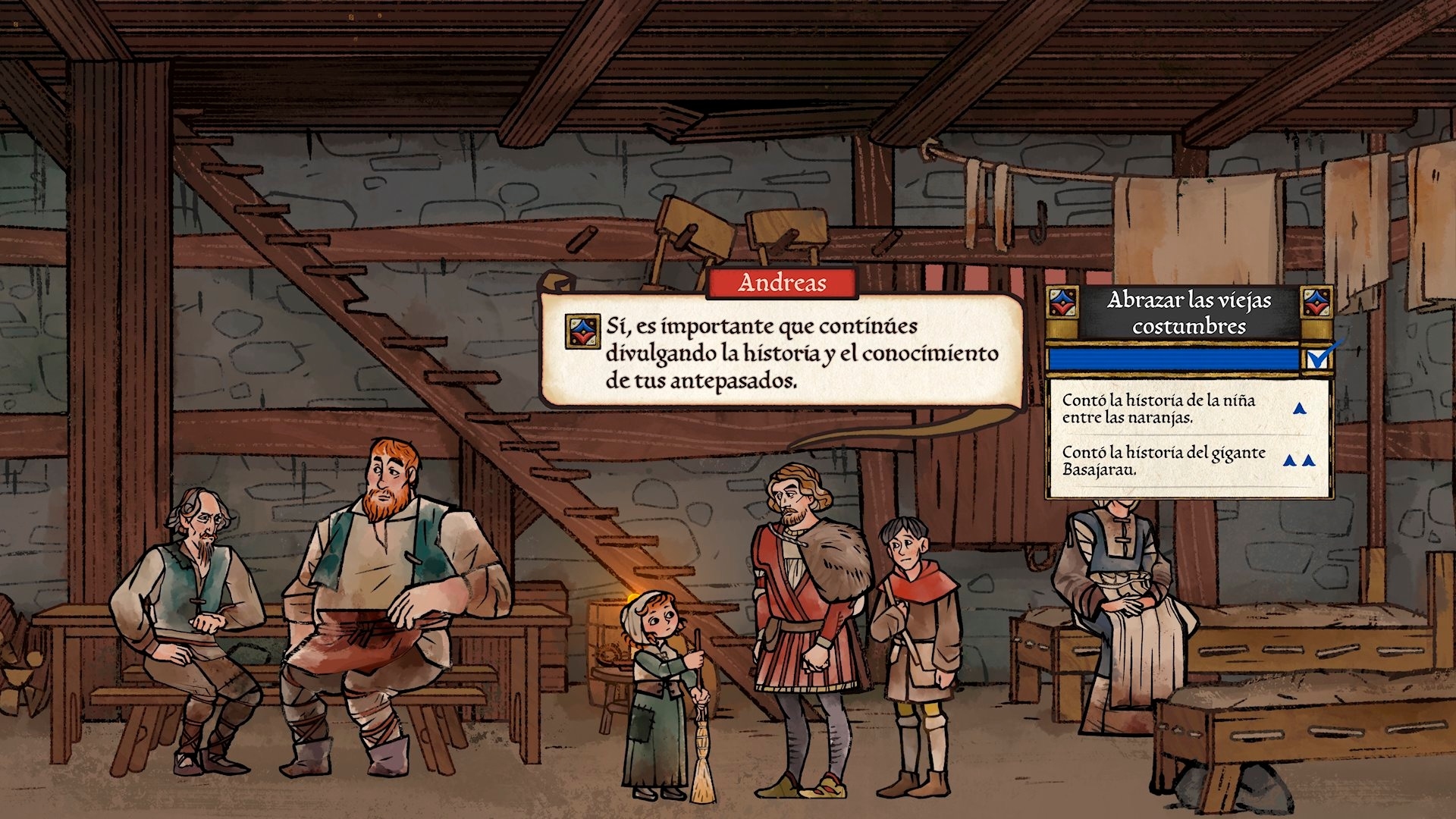Select the "gigante Basajarau" story row
The height and width of the screenshot is (819, 1456).
(x=1188, y=460)
